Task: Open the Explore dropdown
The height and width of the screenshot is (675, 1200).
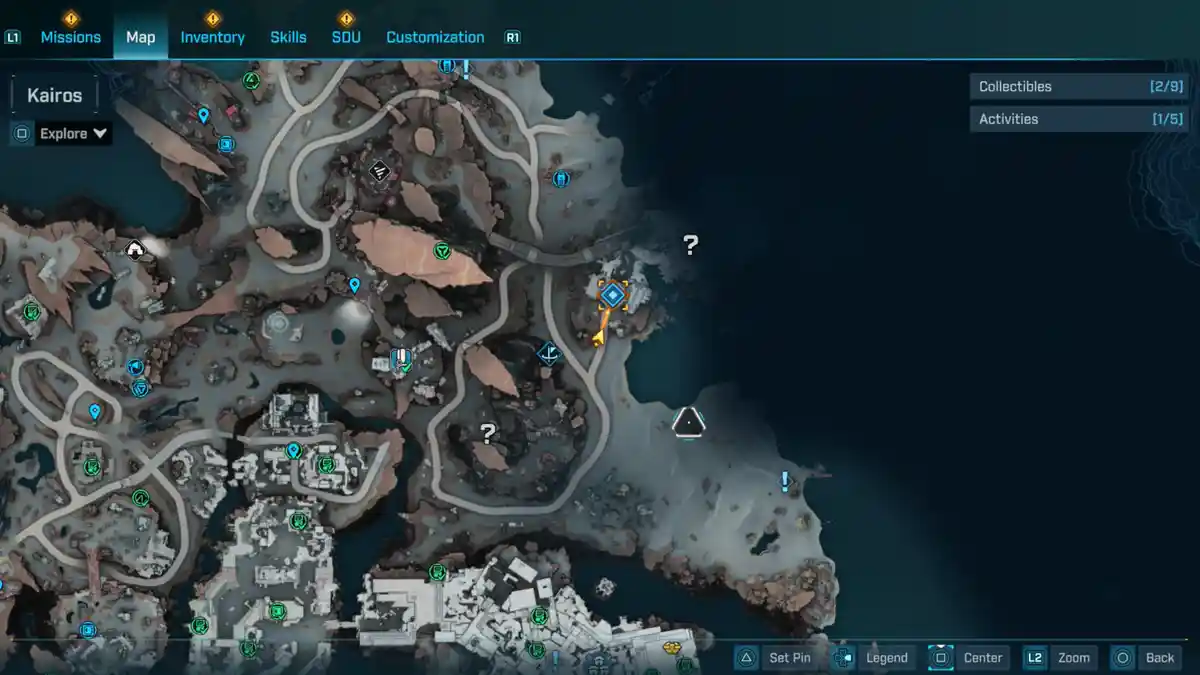Action: tap(73, 133)
